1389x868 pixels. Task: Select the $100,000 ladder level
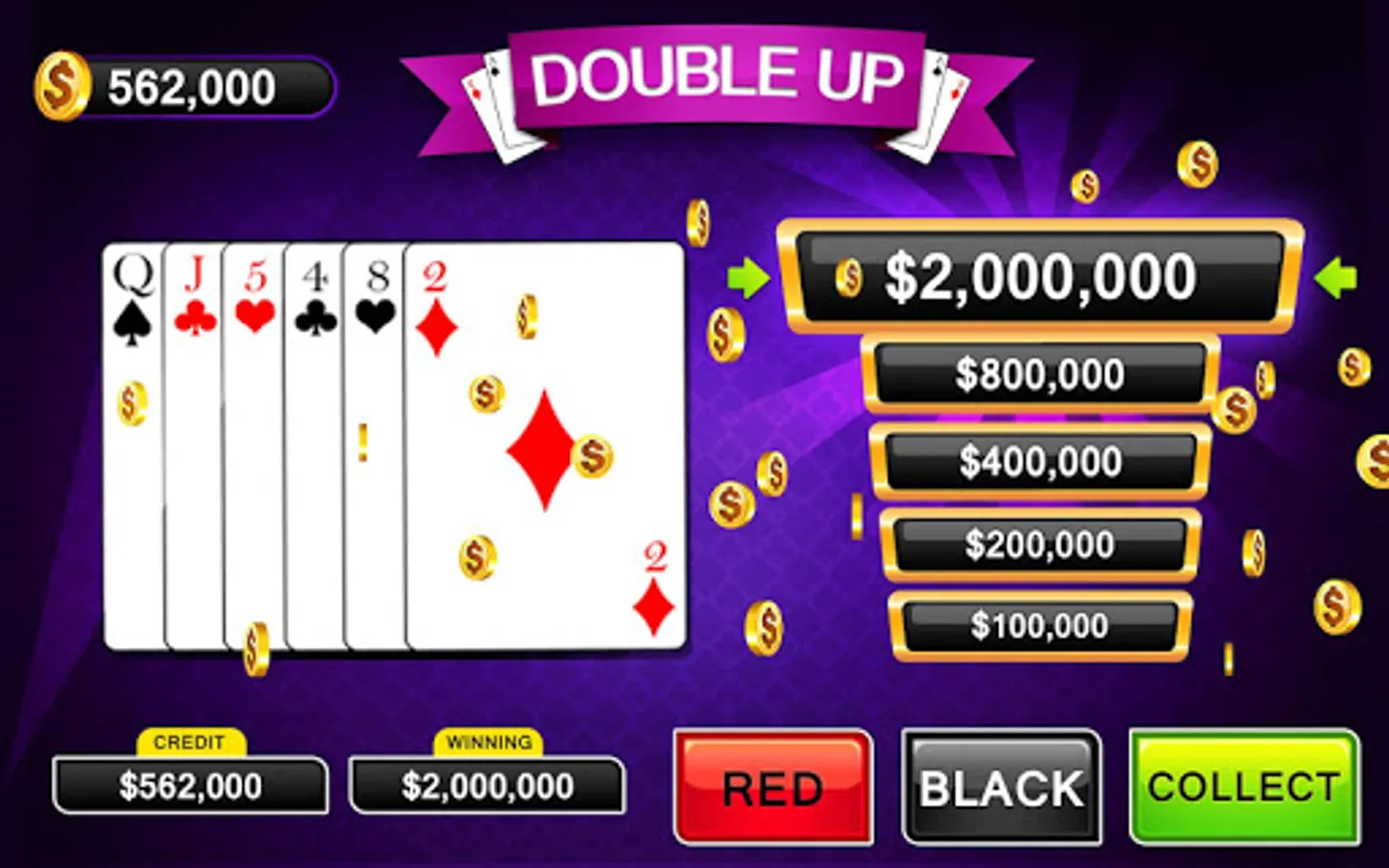[x=1039, y=625]
